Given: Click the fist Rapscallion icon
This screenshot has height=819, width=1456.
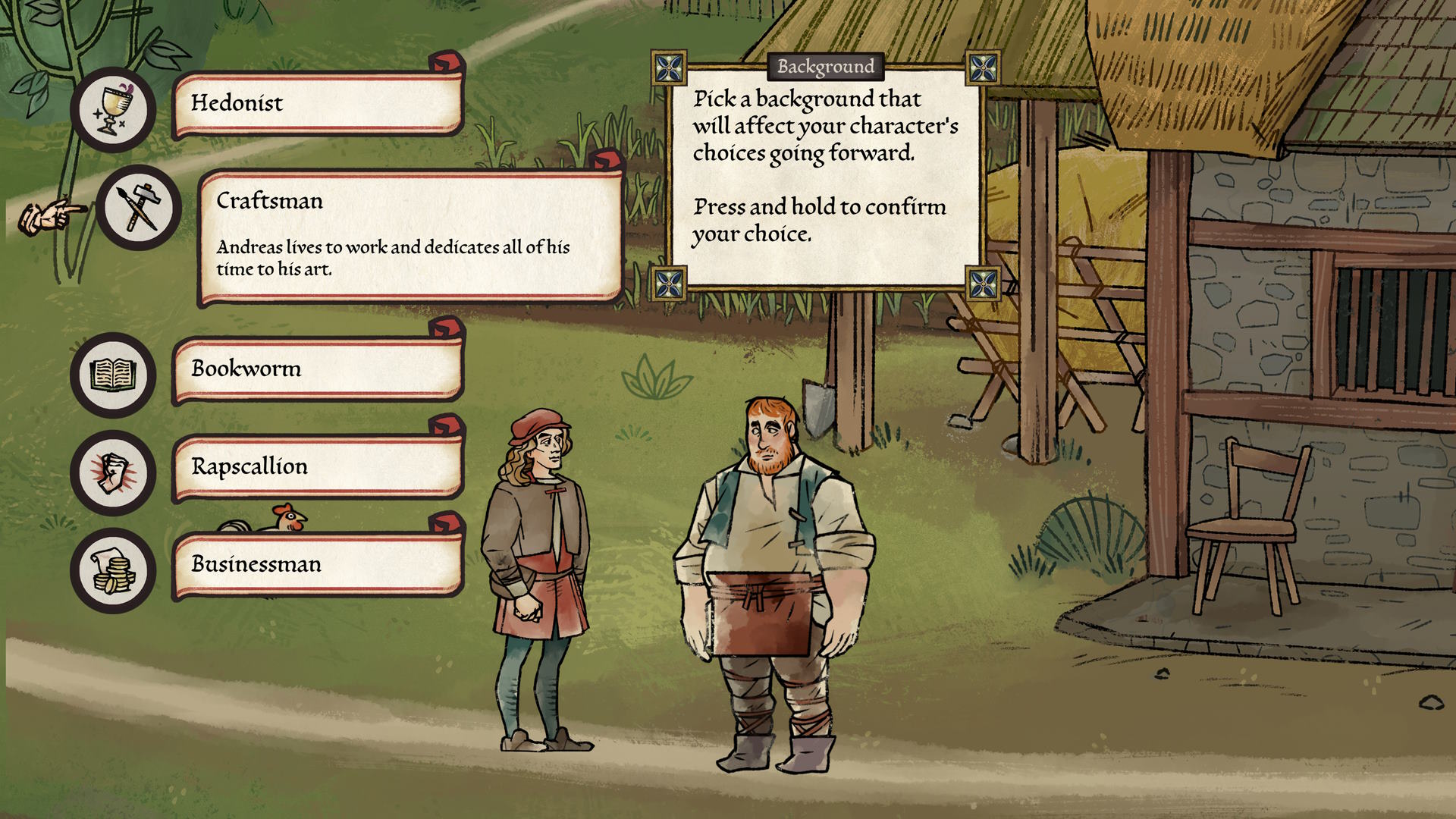Looking at the screenshot, I should pyautogui.click(x=114, y=472).
